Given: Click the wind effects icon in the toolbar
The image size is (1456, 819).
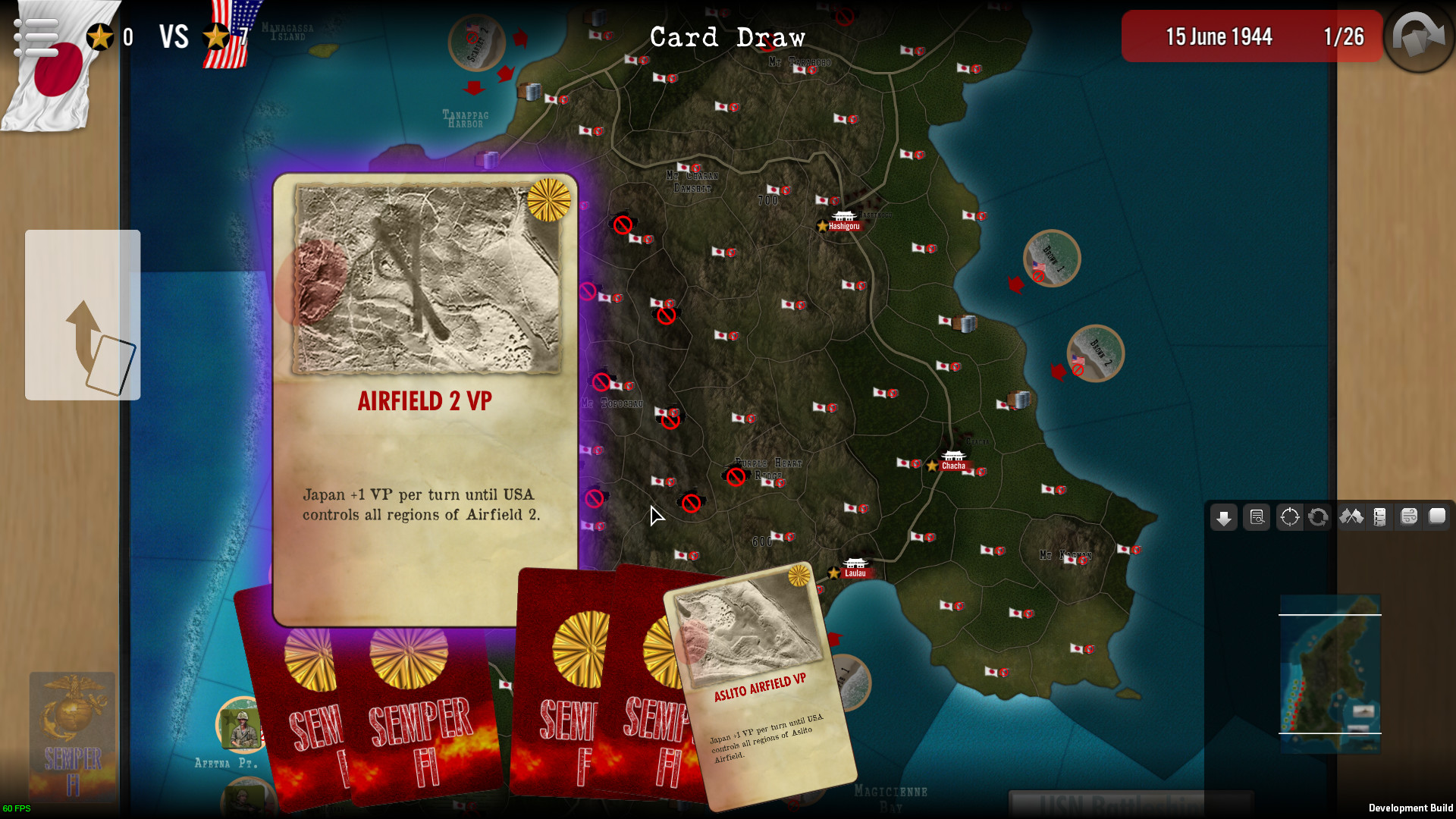Looking at the screenshot, I should click(1409, 518).
